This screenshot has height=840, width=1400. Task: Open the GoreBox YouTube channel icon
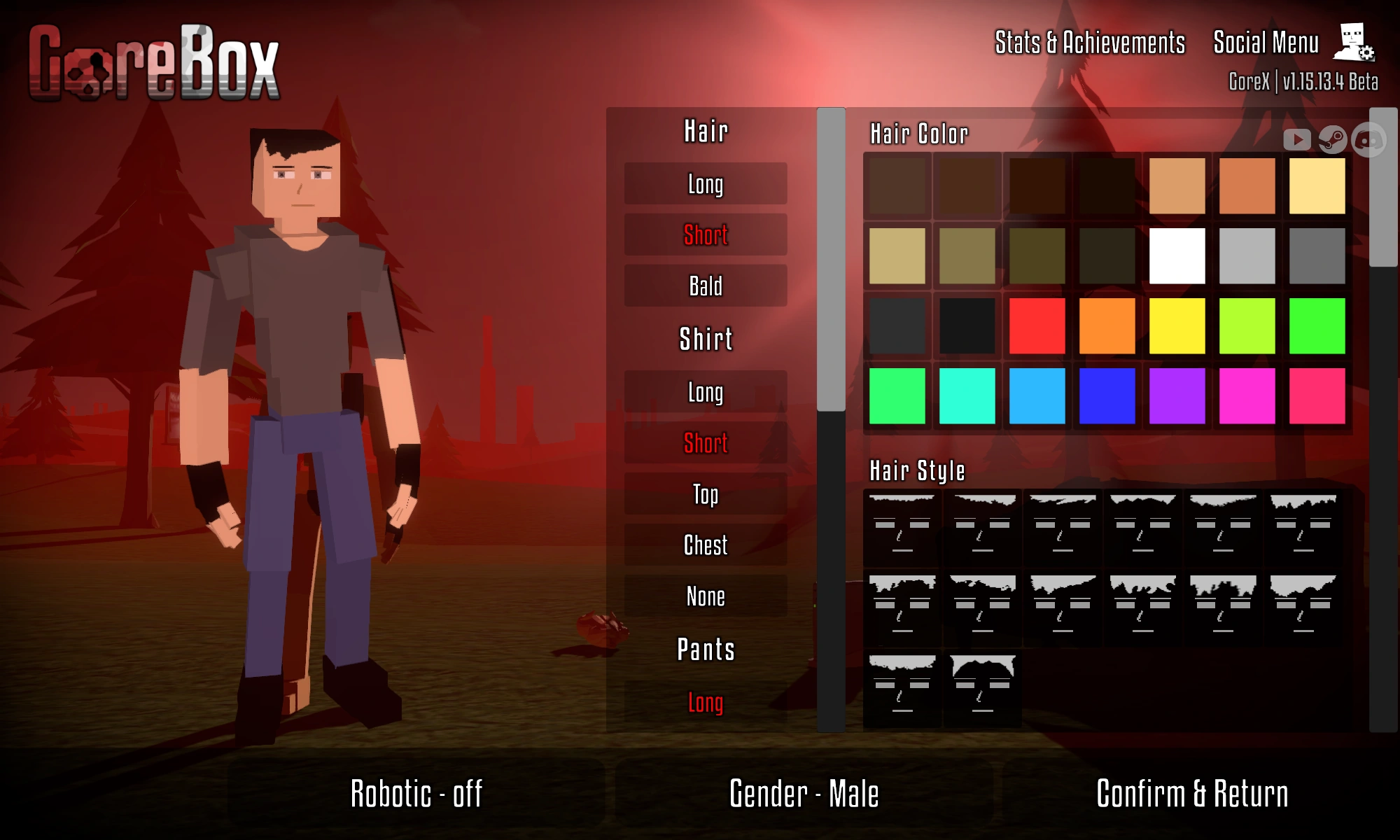(1298, 140)
